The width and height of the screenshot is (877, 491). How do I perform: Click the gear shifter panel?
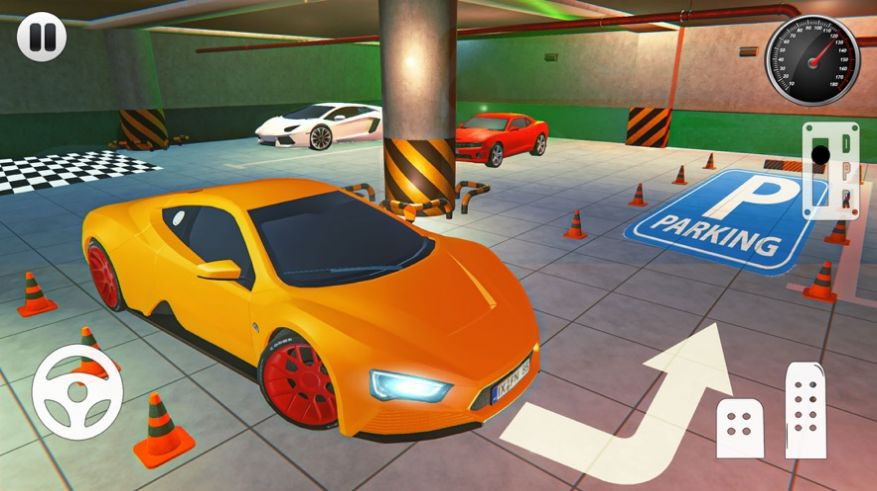point(829,169)
